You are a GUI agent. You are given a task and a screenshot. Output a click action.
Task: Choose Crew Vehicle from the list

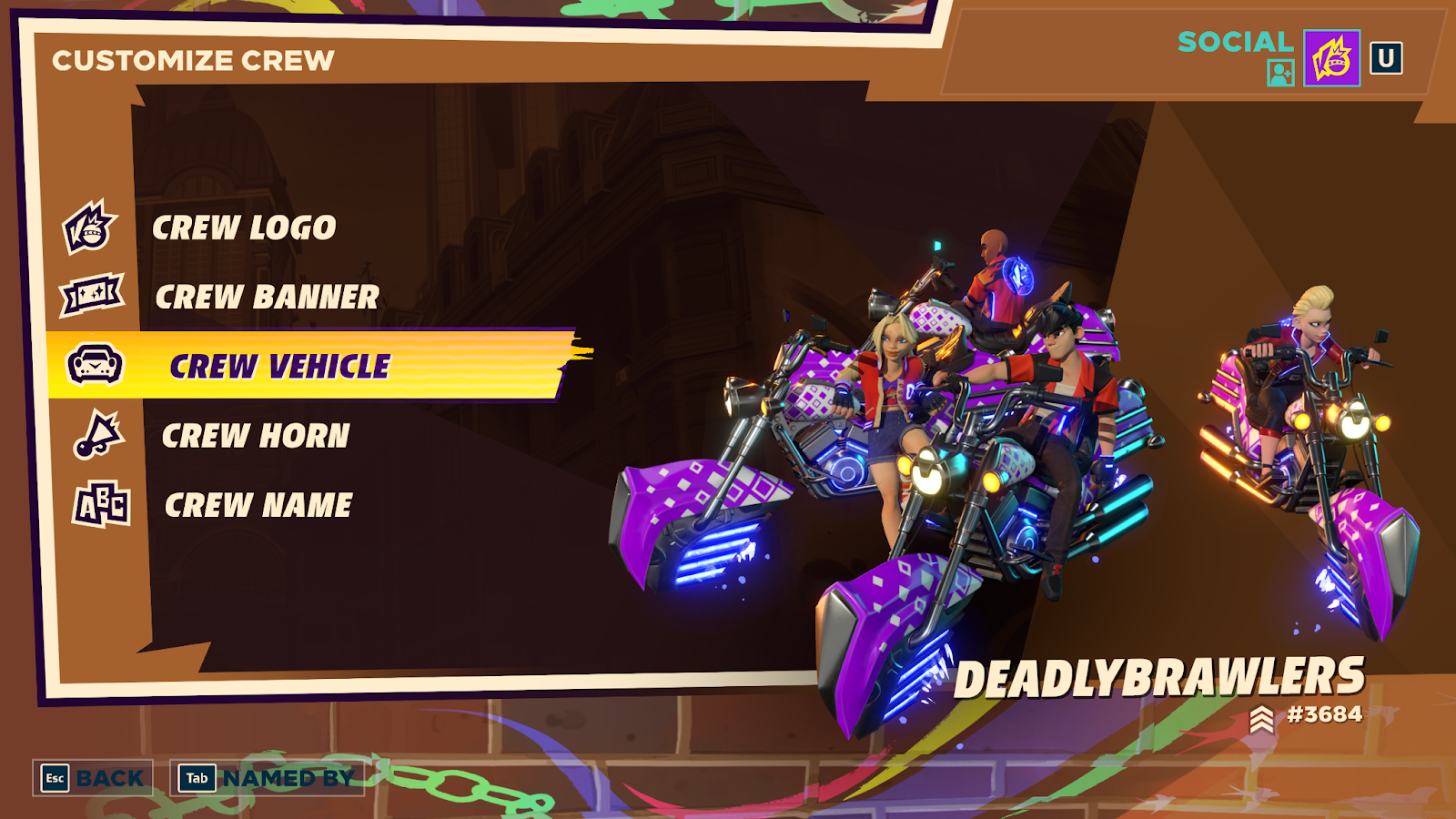point(279,366)
